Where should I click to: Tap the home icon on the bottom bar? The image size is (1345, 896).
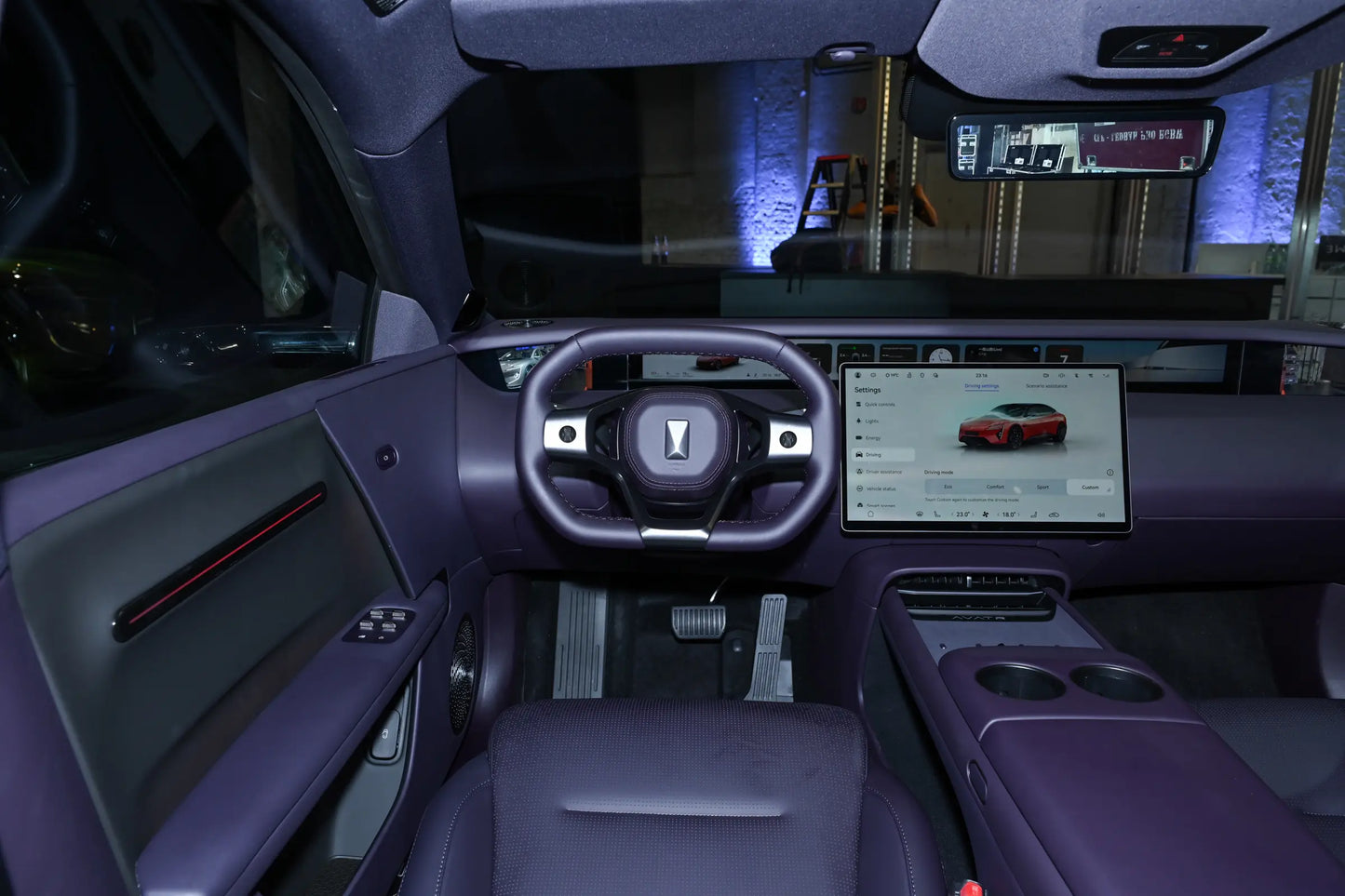click(870, 515)
